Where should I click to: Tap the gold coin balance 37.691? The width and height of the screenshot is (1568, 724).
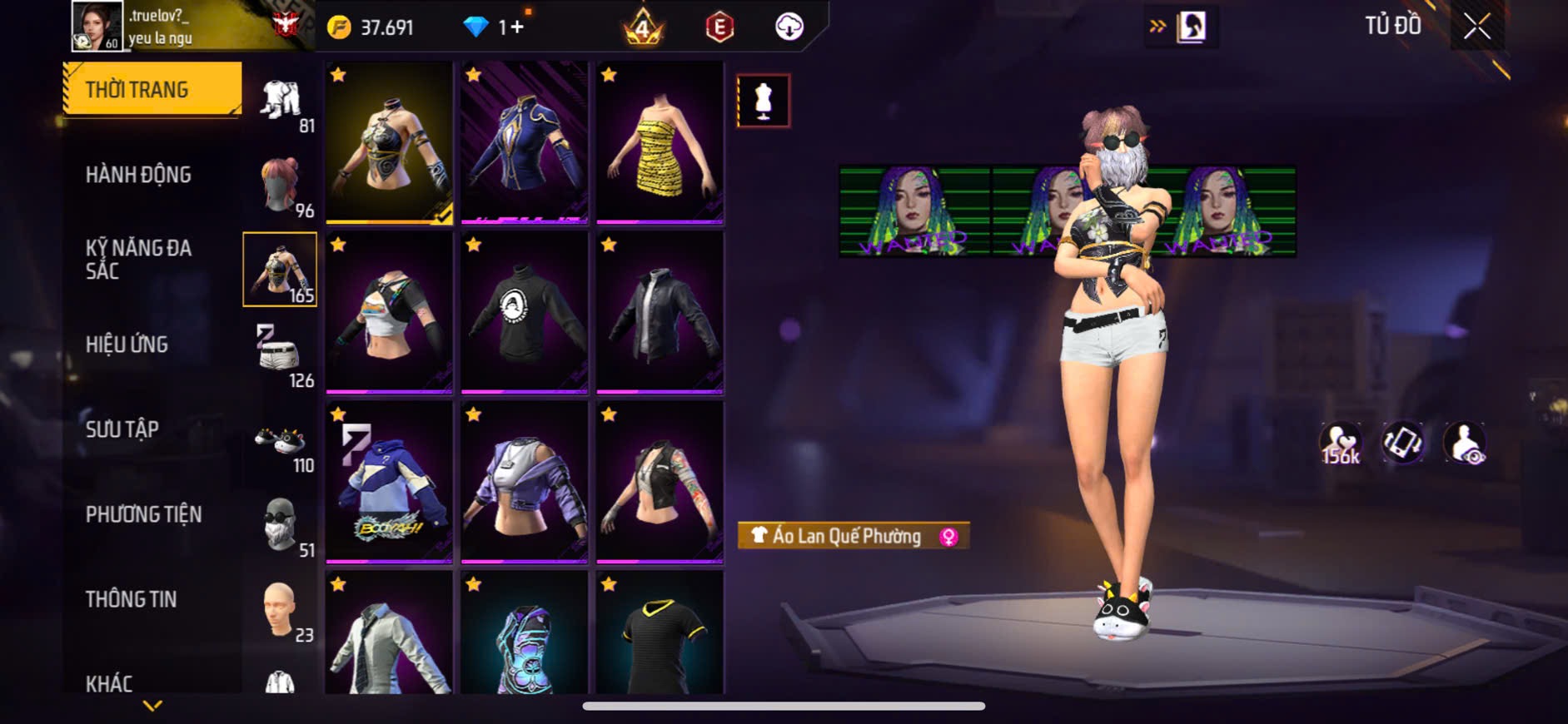(371, 27)
